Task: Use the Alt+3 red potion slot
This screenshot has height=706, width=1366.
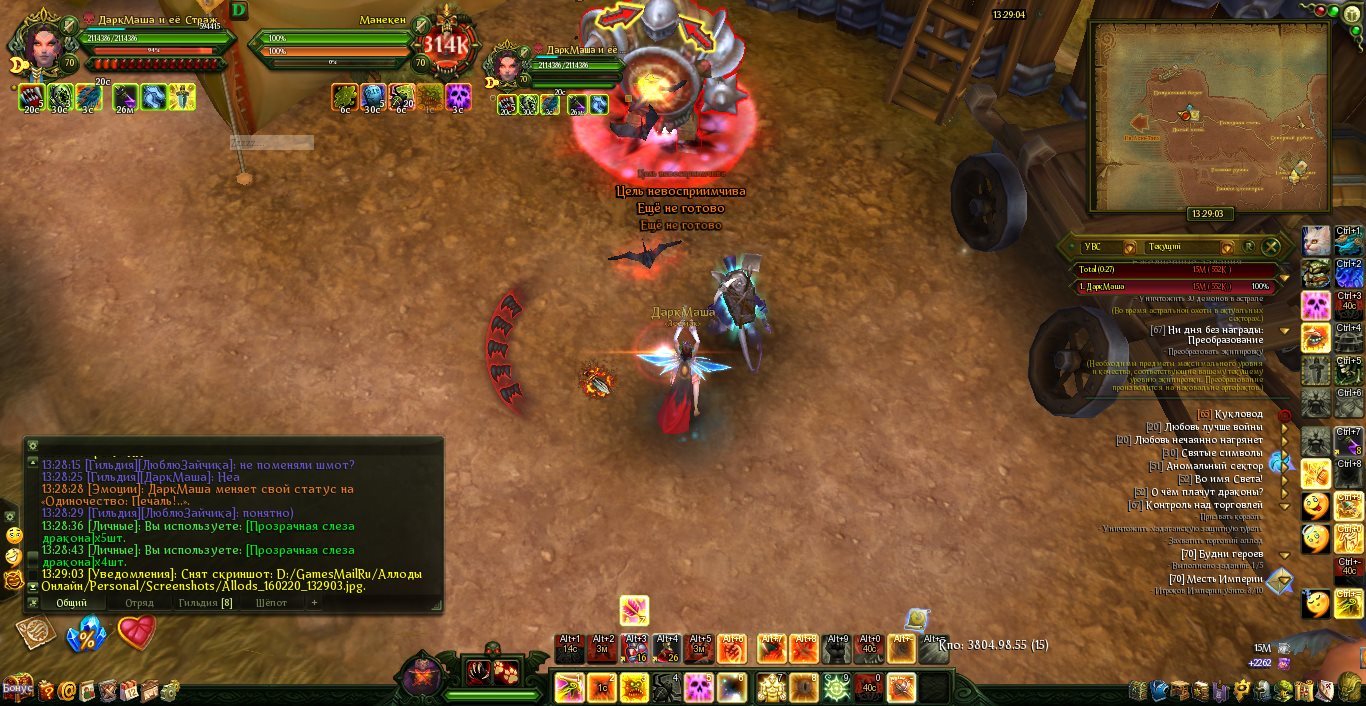Action: [635, 649]
